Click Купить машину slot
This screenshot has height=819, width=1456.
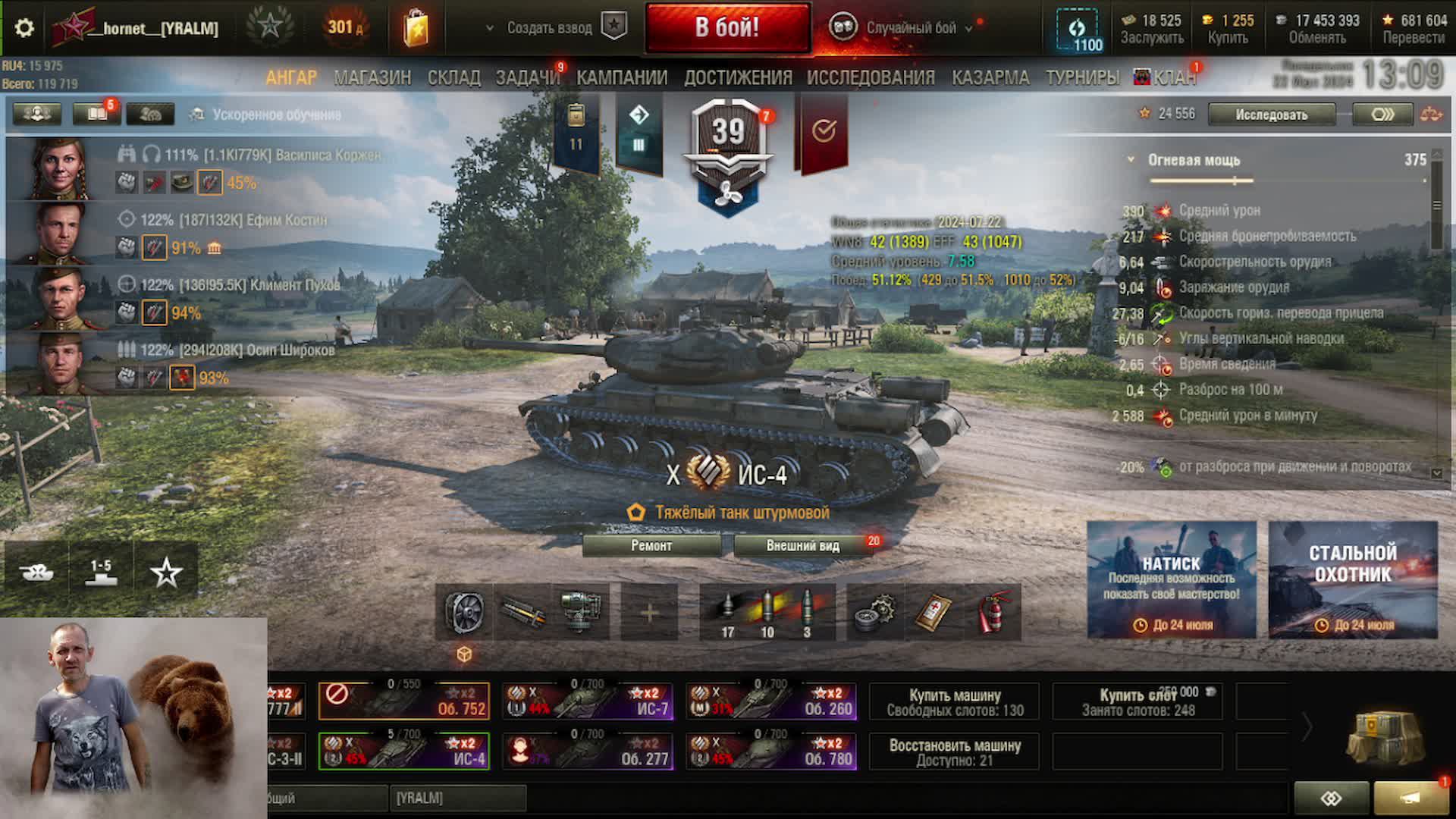click(x=955, y=702)
